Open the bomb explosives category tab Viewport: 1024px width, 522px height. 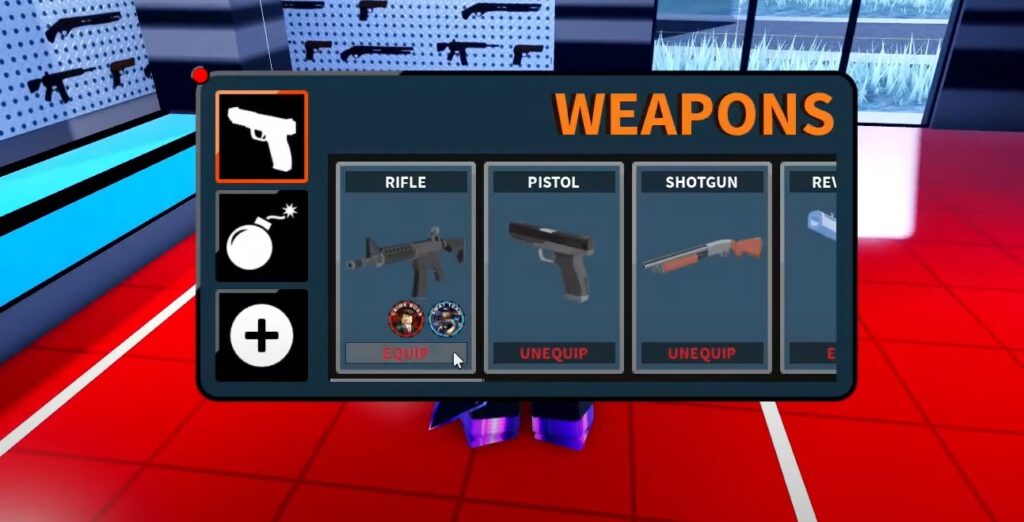tap(261, 236)
